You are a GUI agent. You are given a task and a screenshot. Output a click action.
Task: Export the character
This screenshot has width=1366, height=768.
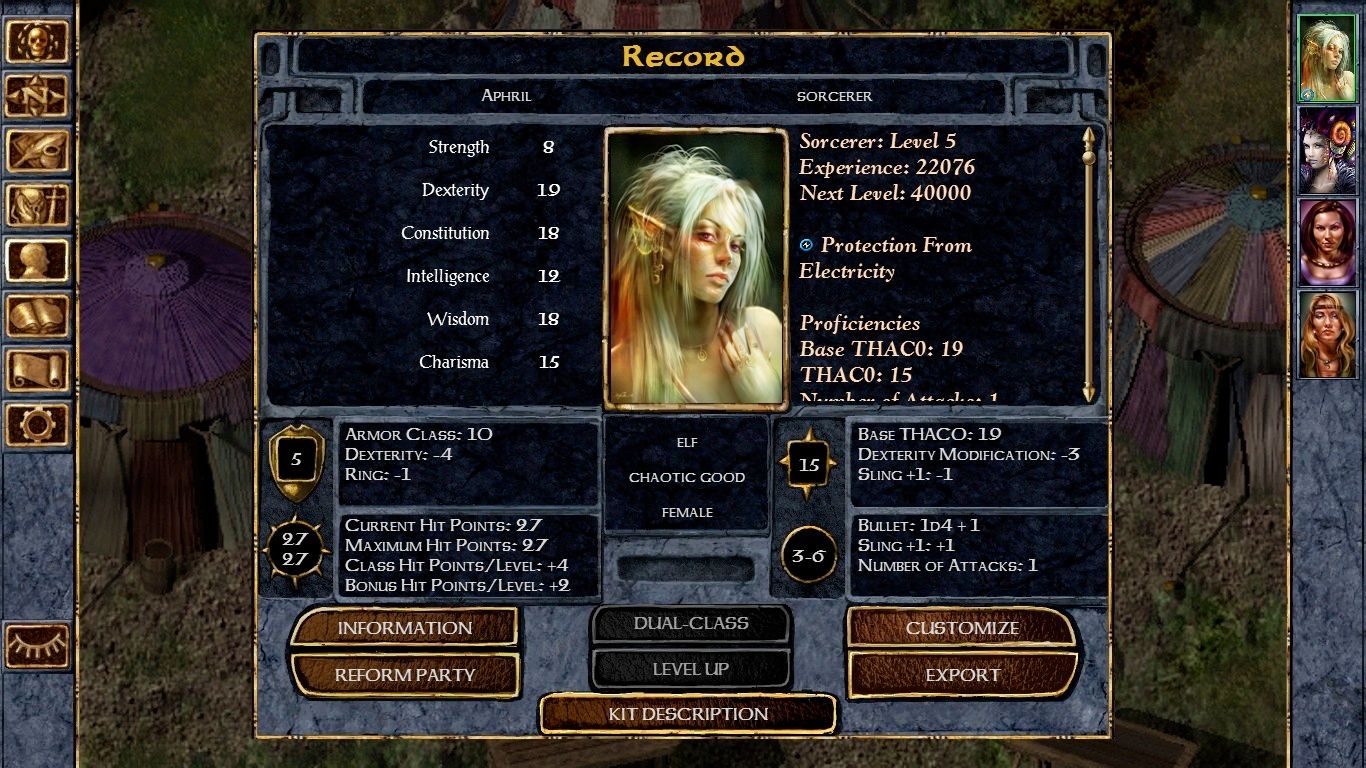962,675
